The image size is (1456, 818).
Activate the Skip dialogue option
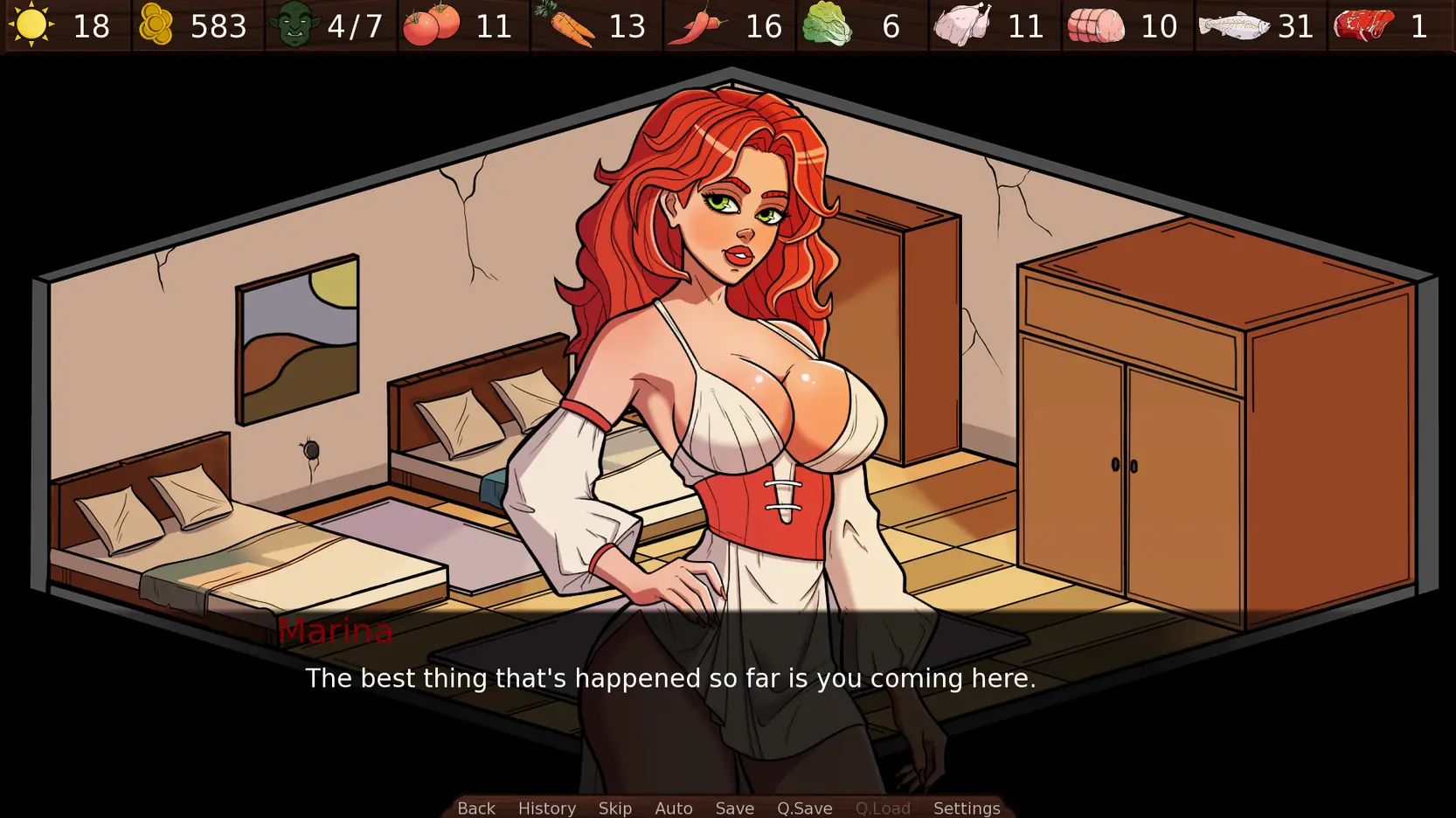[615, 808]
